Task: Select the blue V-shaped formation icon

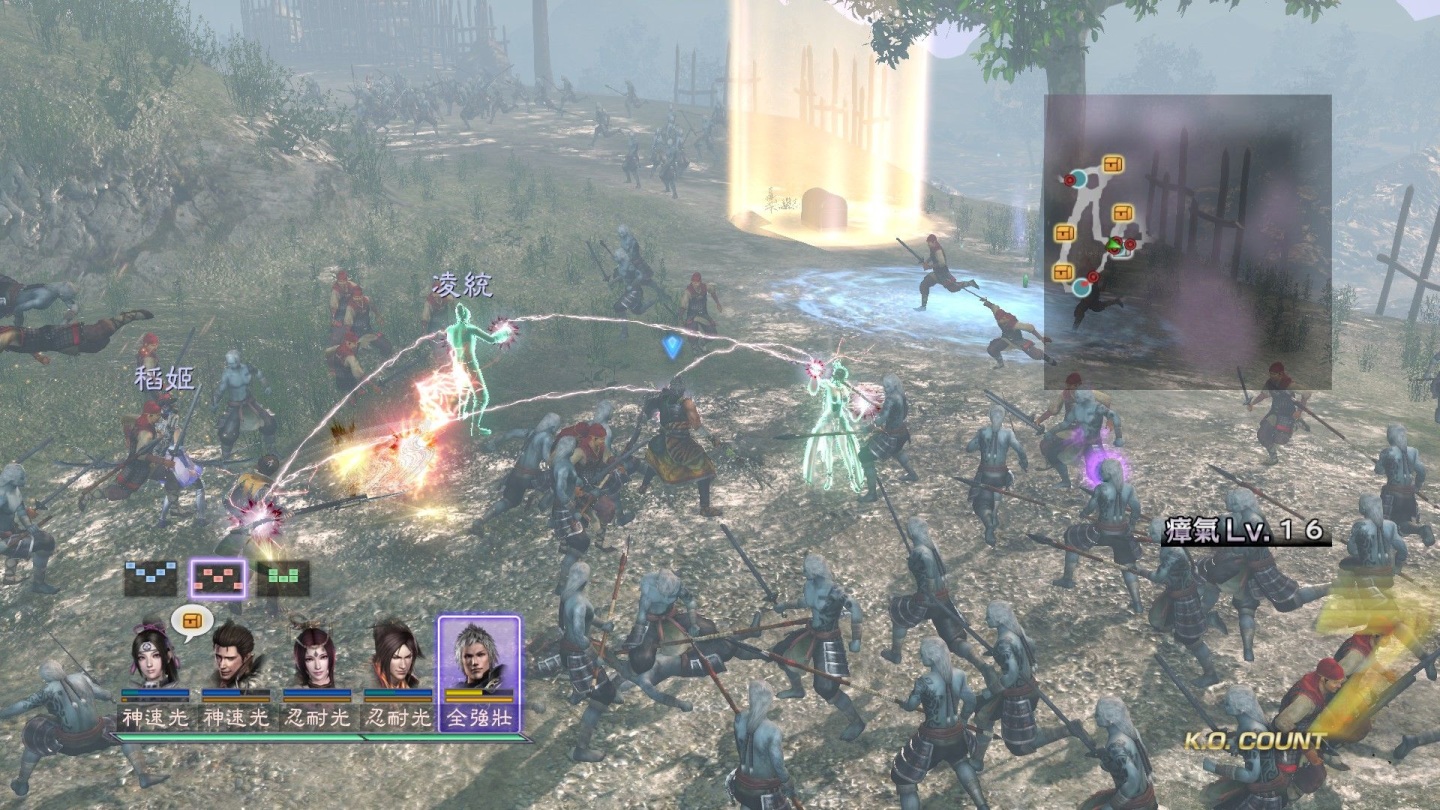Action: pos(151,578)
